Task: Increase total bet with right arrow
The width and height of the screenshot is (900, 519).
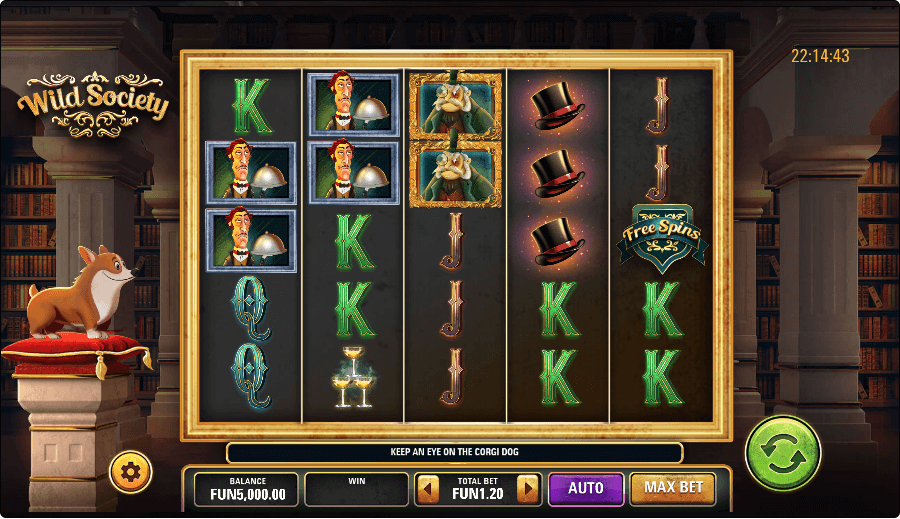Action: tap(528, 489)
